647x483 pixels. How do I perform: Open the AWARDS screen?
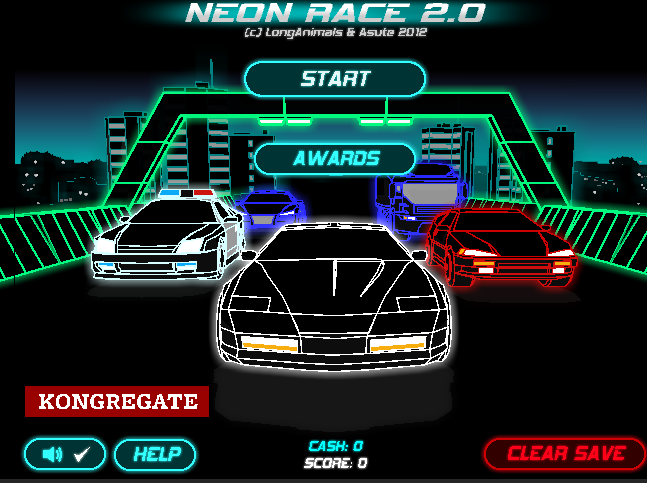335,159
